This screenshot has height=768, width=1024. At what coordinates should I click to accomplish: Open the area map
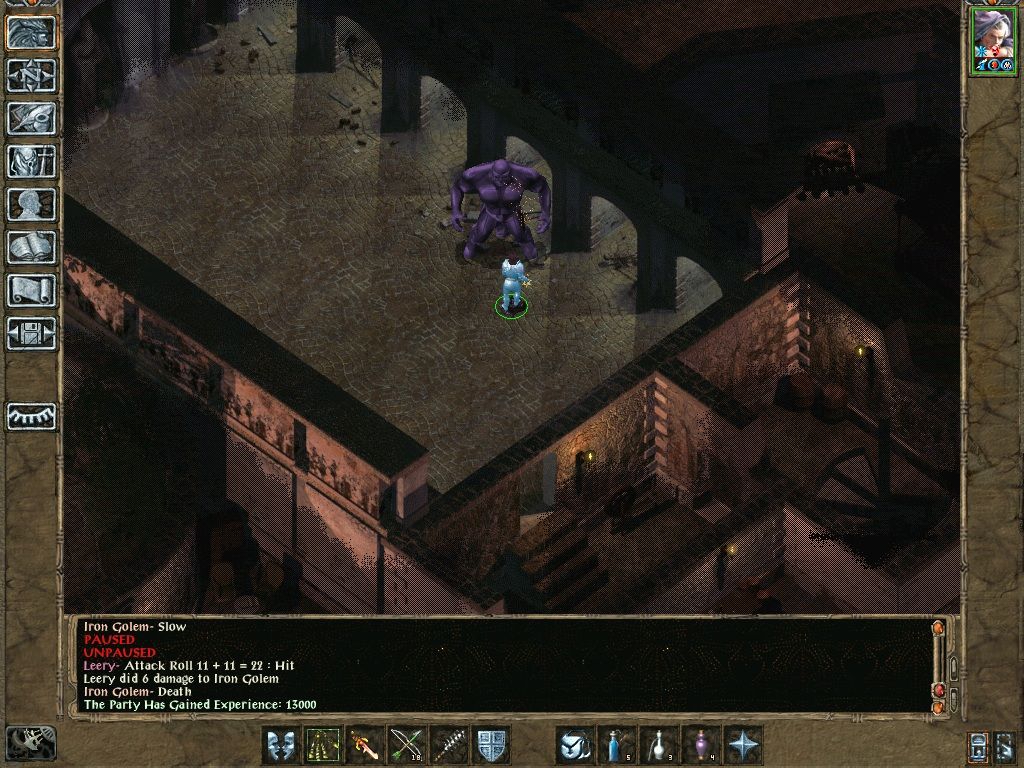32,75
